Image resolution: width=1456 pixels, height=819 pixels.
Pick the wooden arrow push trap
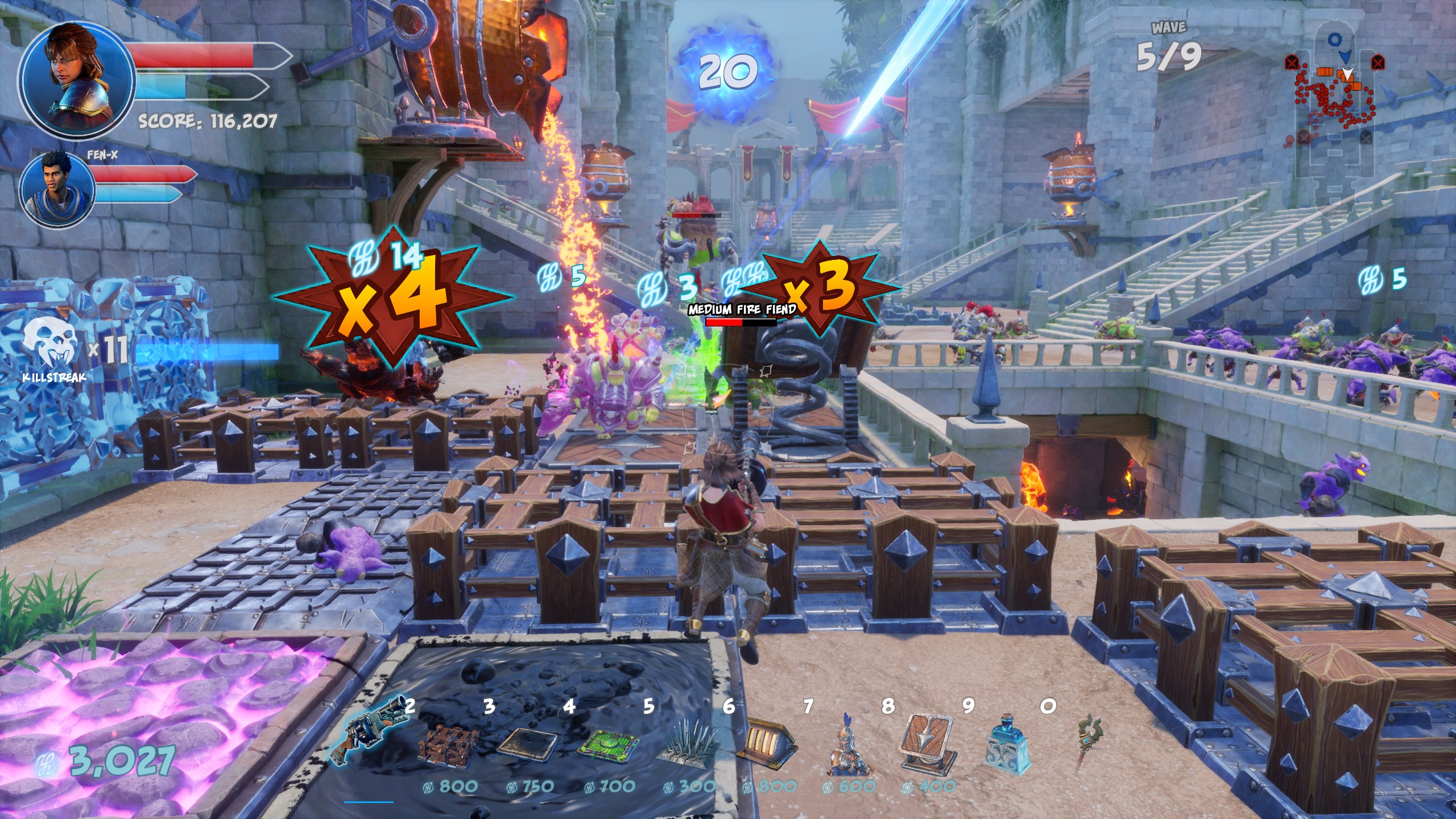tap(926, 742)
